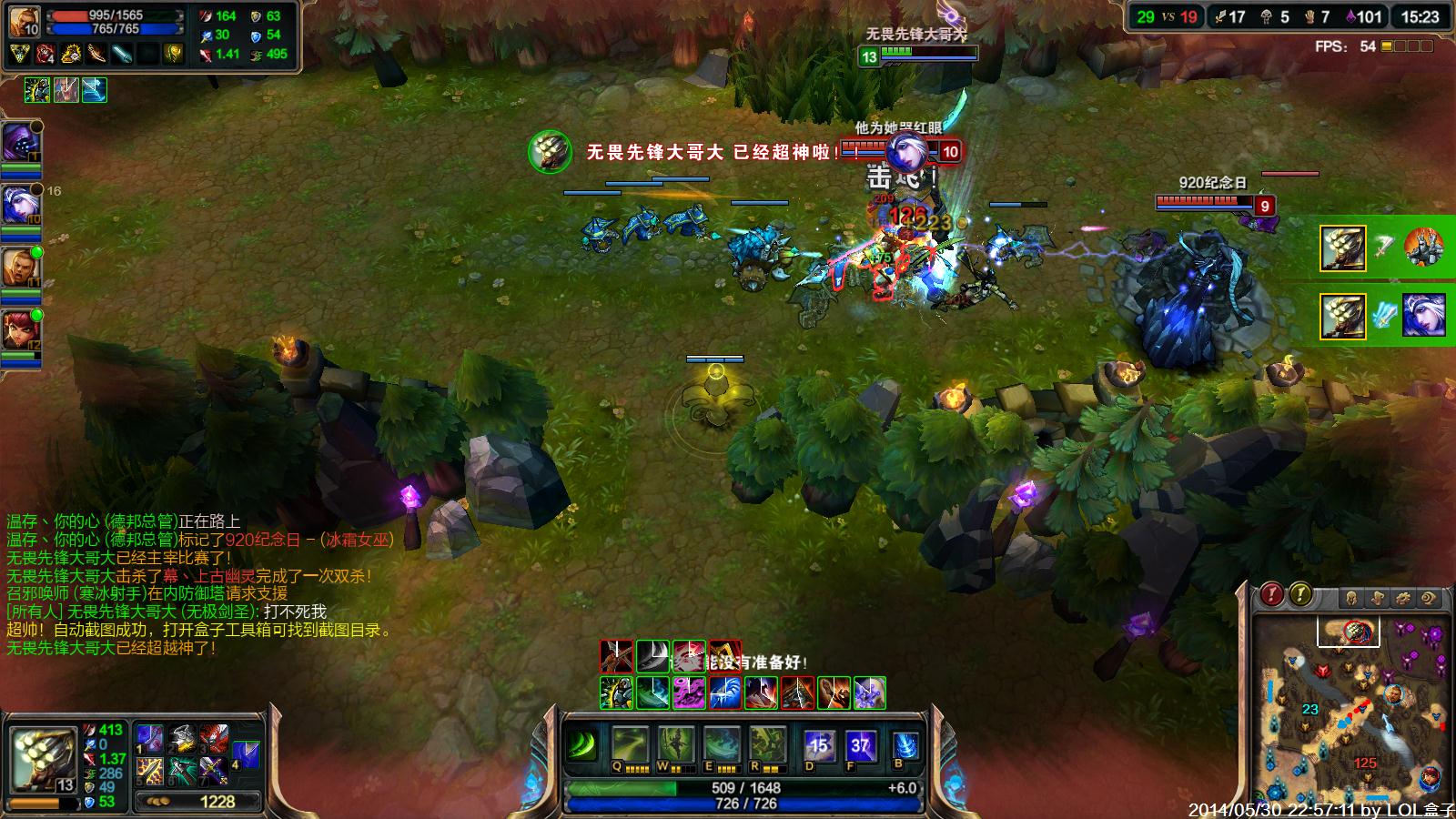Activate the Recall button labeled B
The width and height of the screenshot is (1456, 819).
904,745
